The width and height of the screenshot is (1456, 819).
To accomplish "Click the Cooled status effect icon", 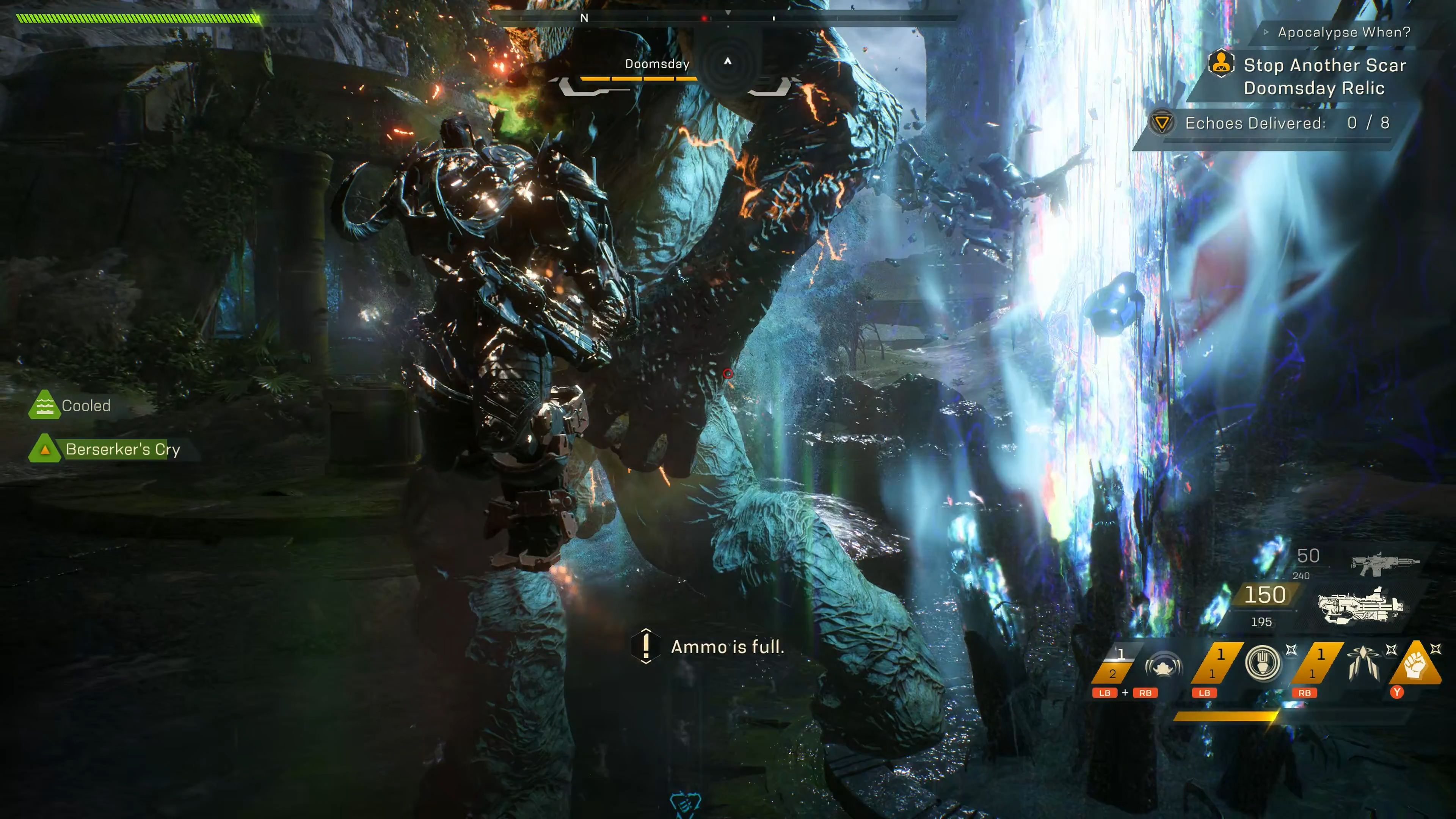I will [44, 405].
